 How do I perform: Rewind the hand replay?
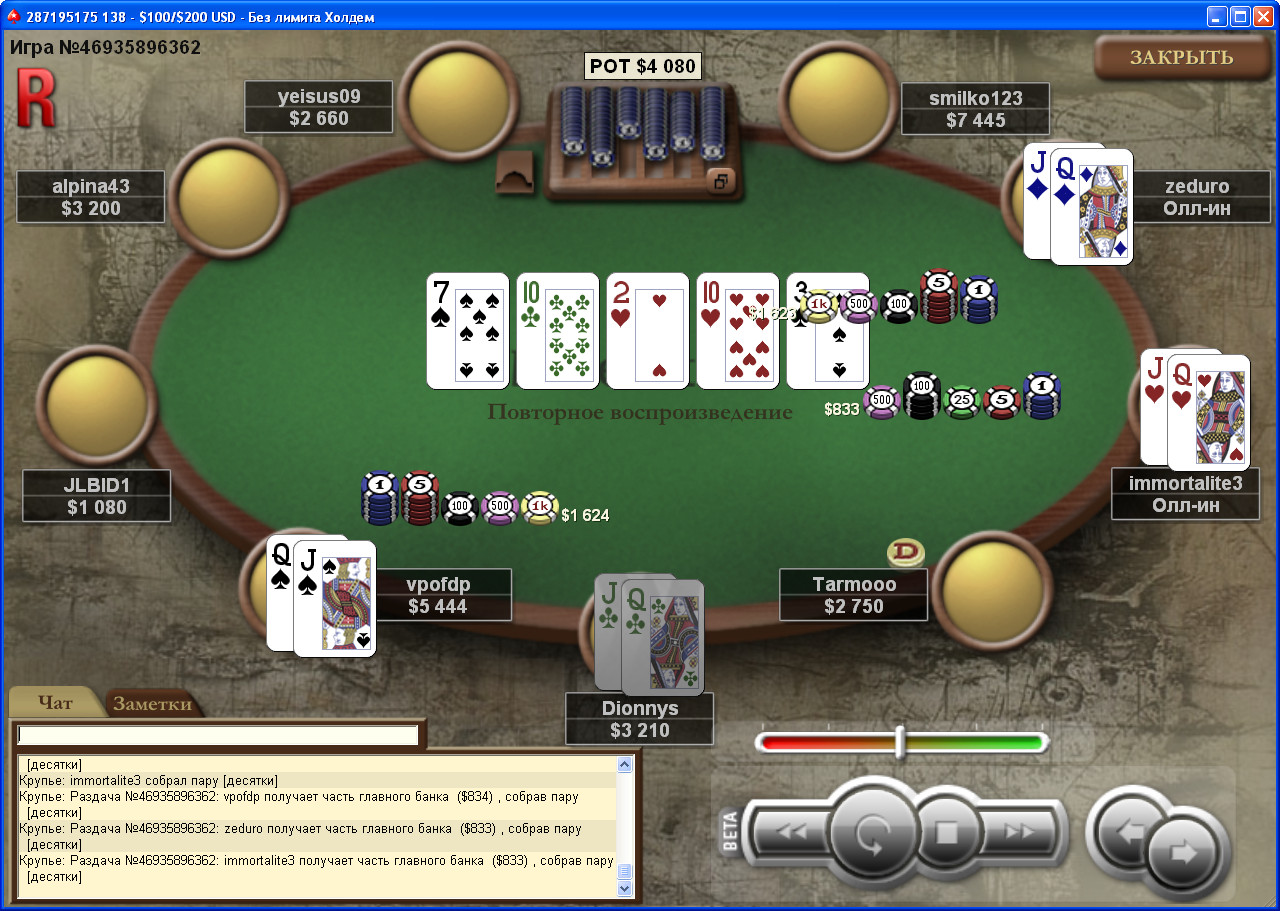click(x=791, y=832)
